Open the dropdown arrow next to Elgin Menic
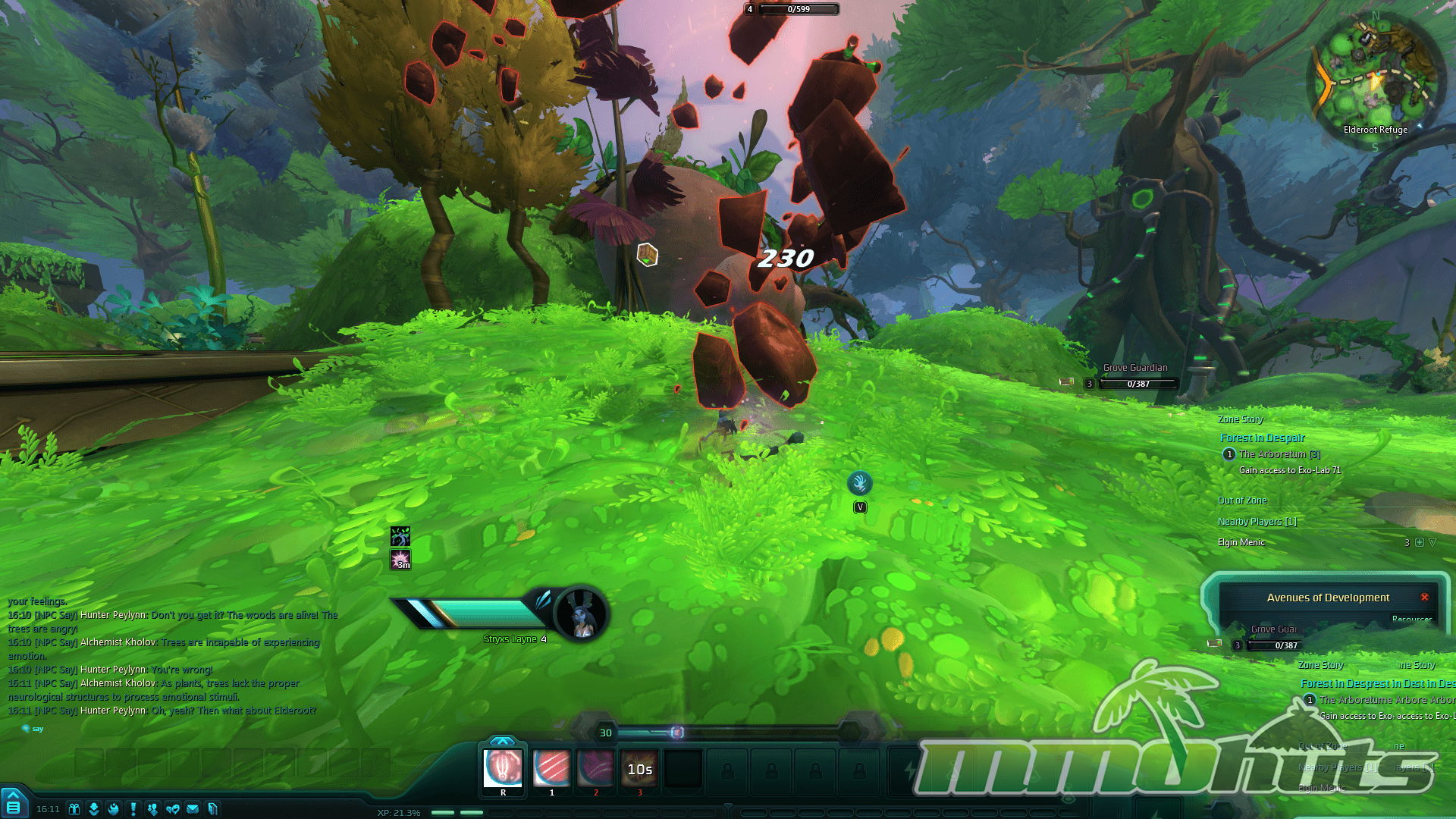 [1432, 542]
